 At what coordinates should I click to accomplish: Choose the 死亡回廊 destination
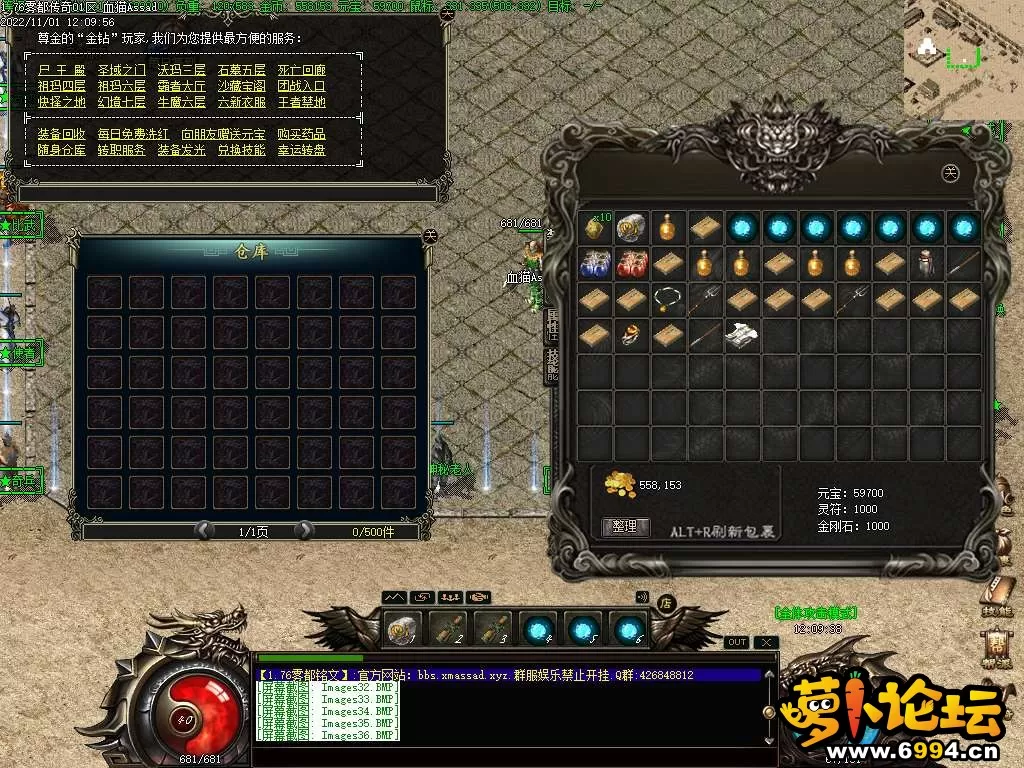click(x=301, y=70)
